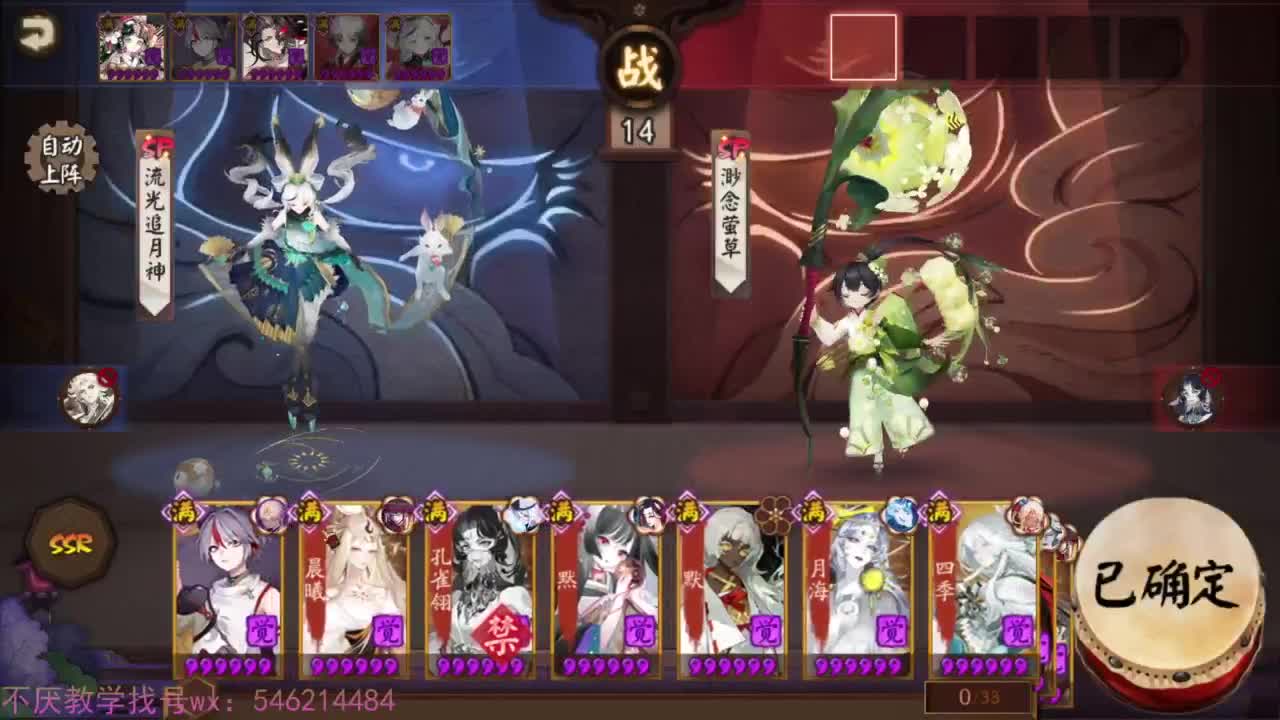Switch to the third preset slot at the top
This screenshot has height=720, width=1280.
pyautogui.click(x=275, y=46)
